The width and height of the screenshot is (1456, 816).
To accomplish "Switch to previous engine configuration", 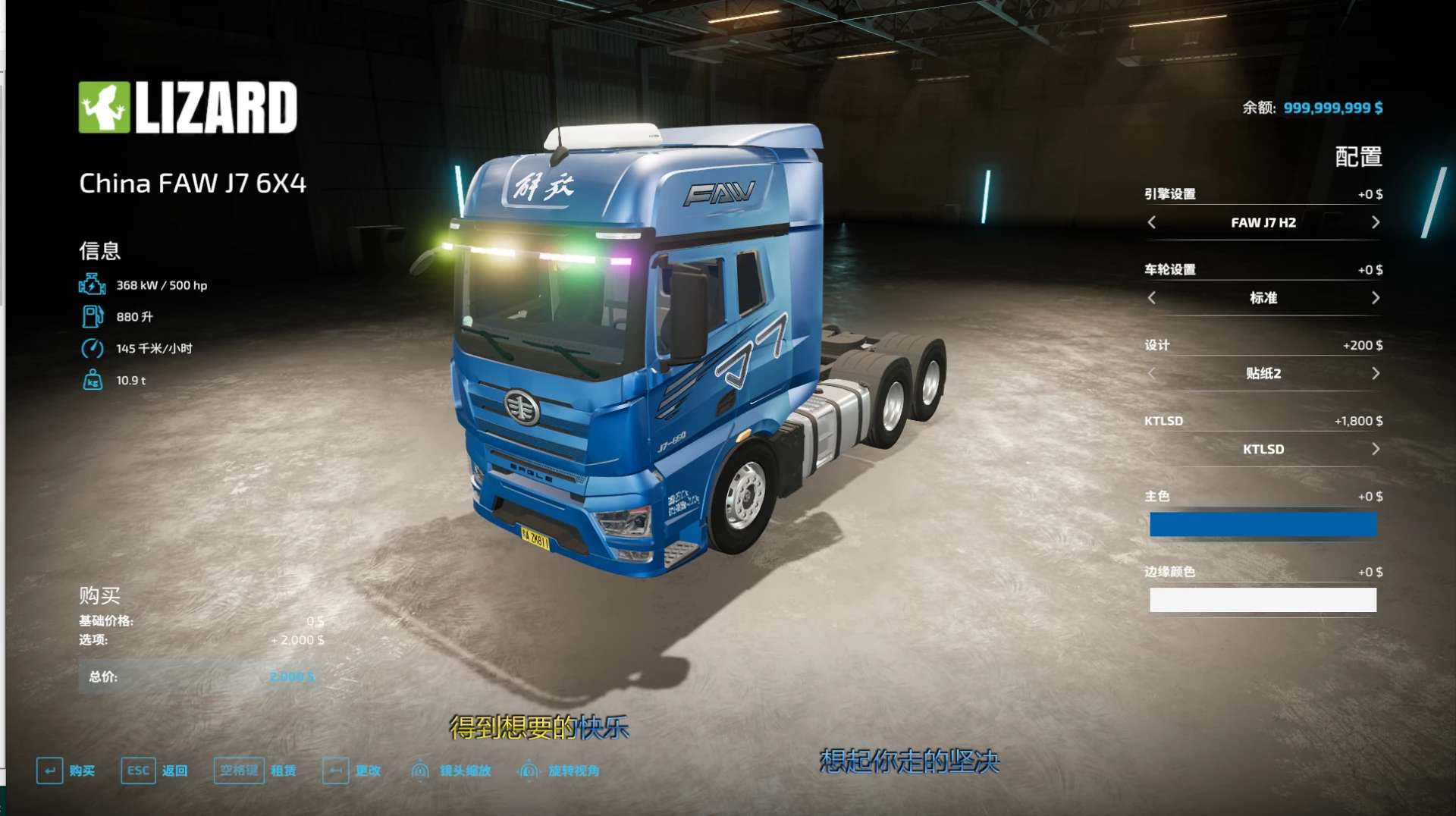I will click(1152, 222).
